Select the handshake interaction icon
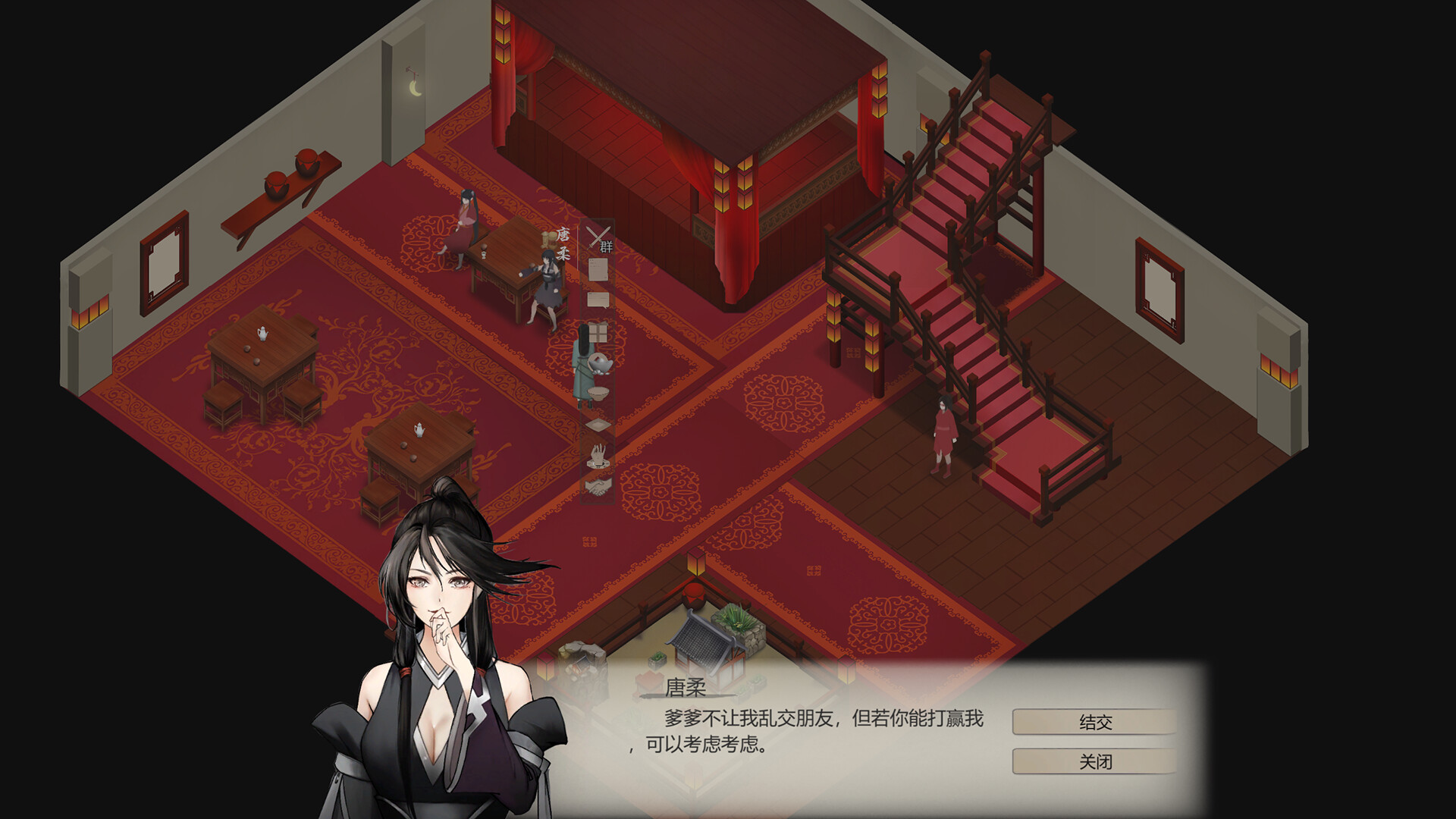1456x819 pixels. pos(597,488)
